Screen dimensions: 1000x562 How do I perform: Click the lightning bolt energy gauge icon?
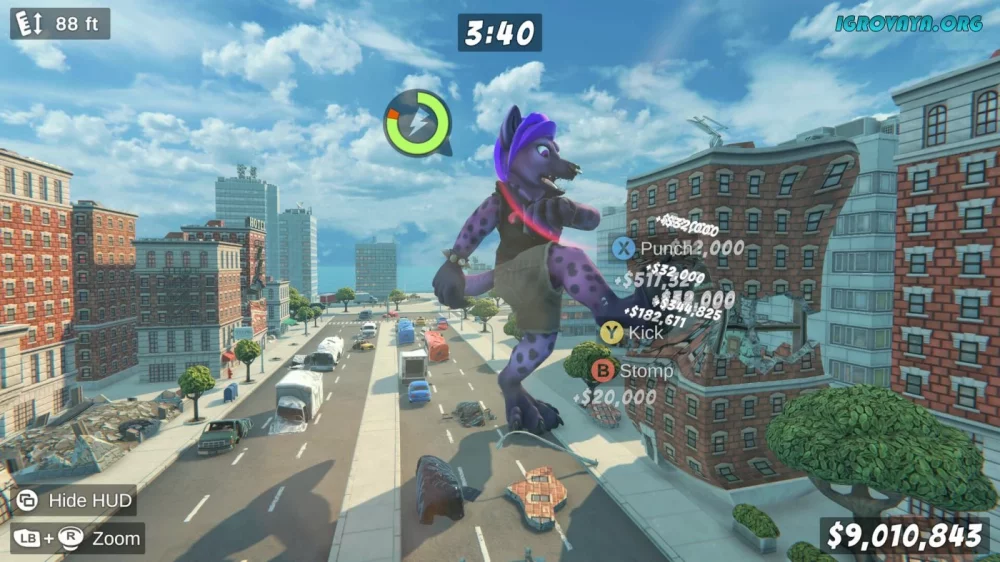[x=417, y=123]
